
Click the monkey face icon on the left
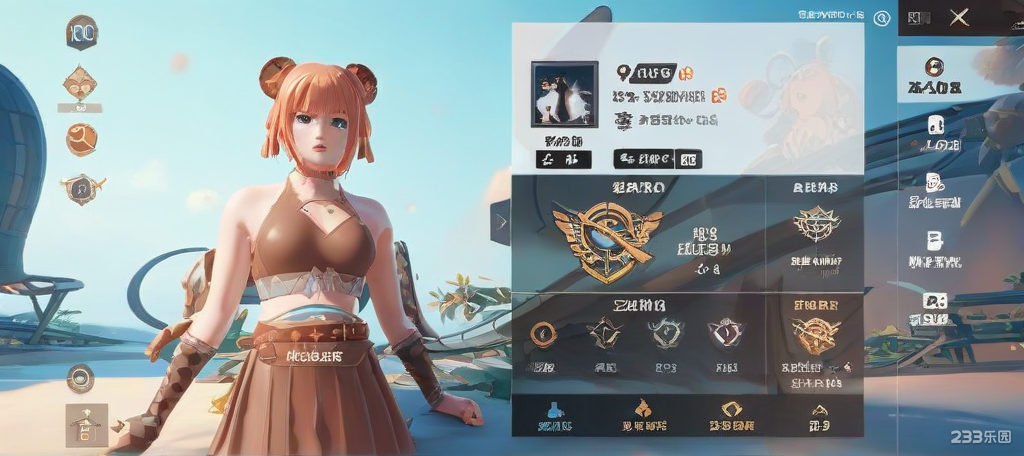click(79, 82)
